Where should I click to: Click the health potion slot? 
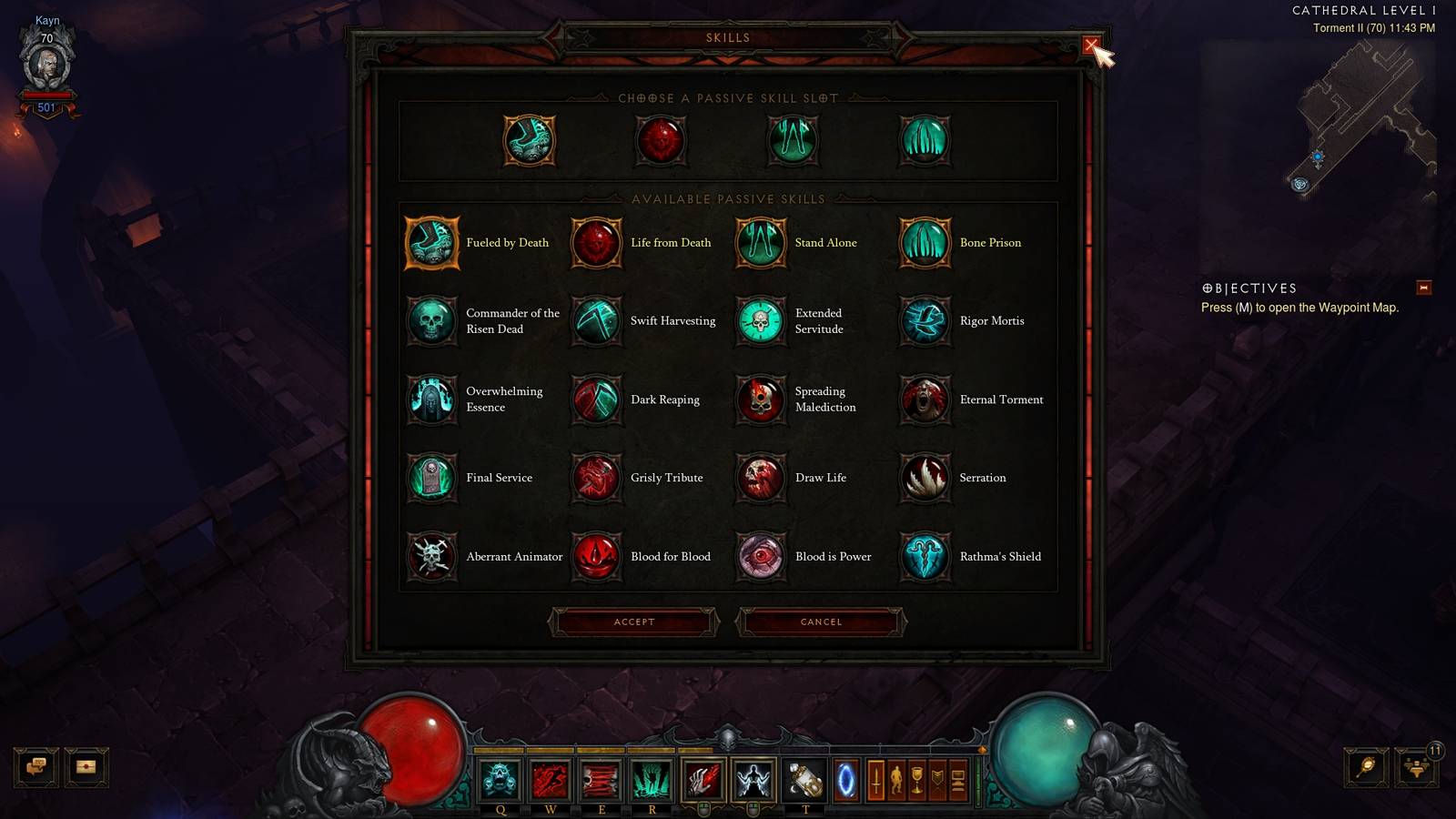[806, 779]
